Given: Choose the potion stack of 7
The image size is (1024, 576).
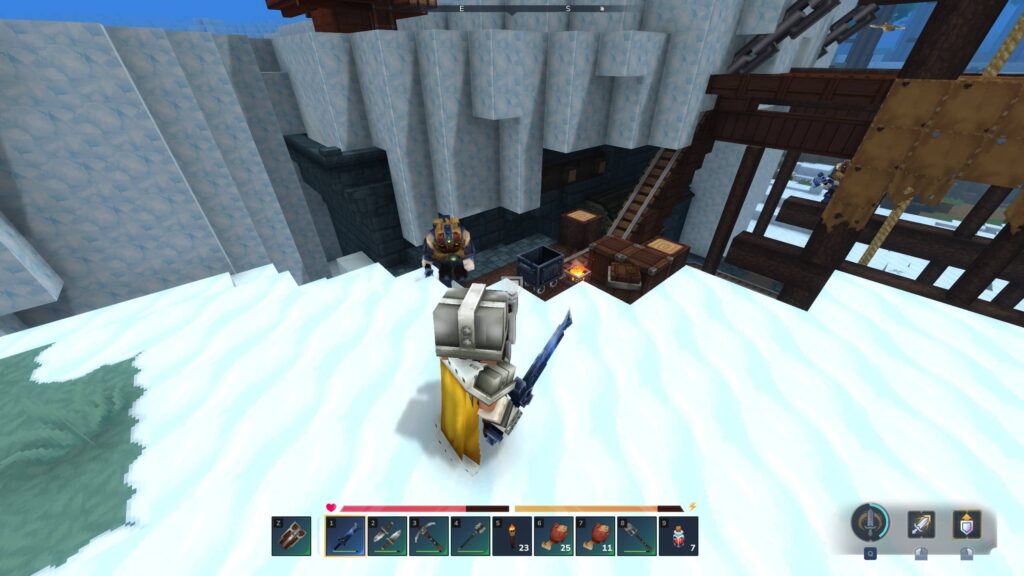Looking at the screenshot, I should click(676, 536).
